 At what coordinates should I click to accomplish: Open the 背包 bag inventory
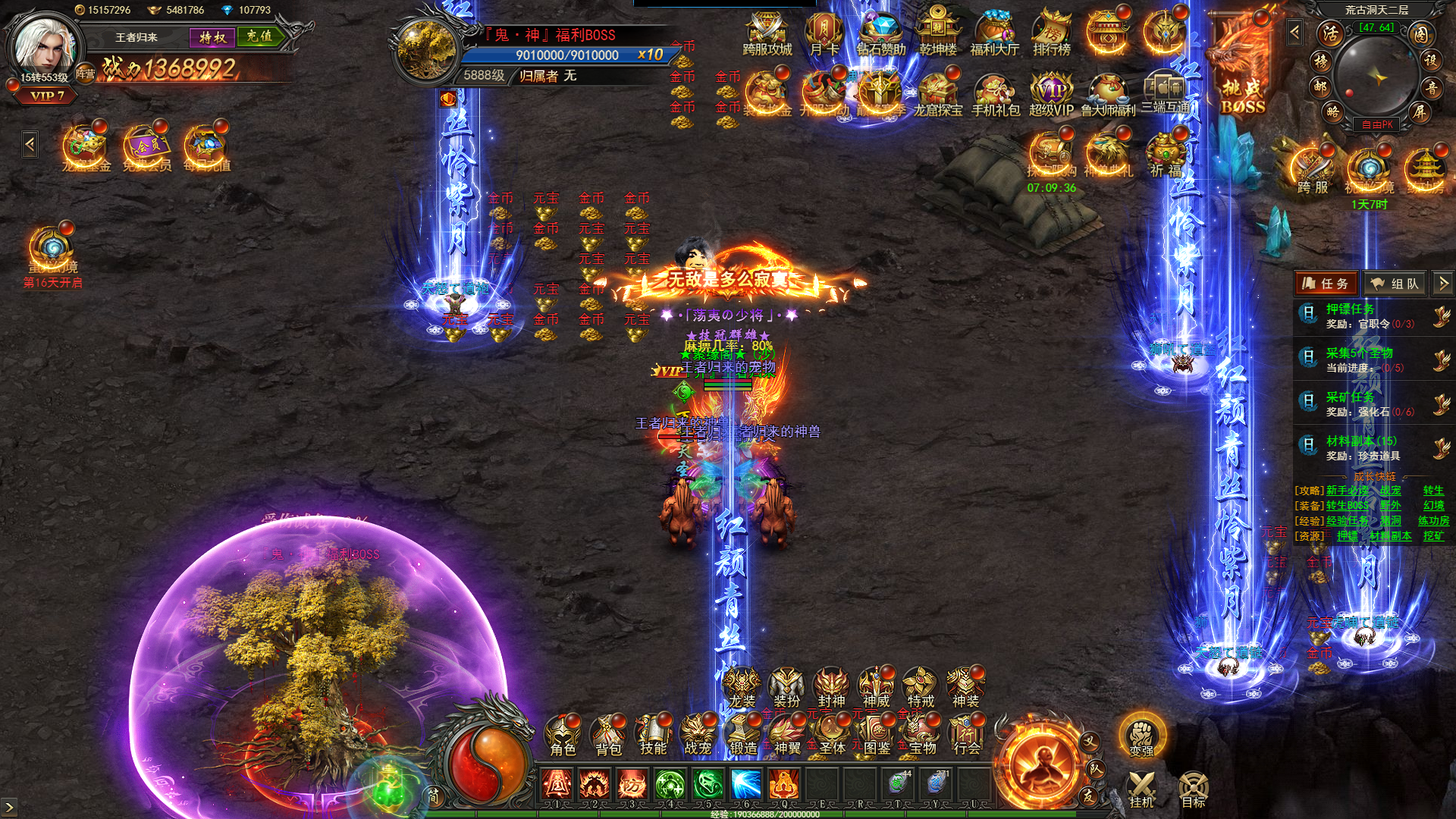(607, 736)
